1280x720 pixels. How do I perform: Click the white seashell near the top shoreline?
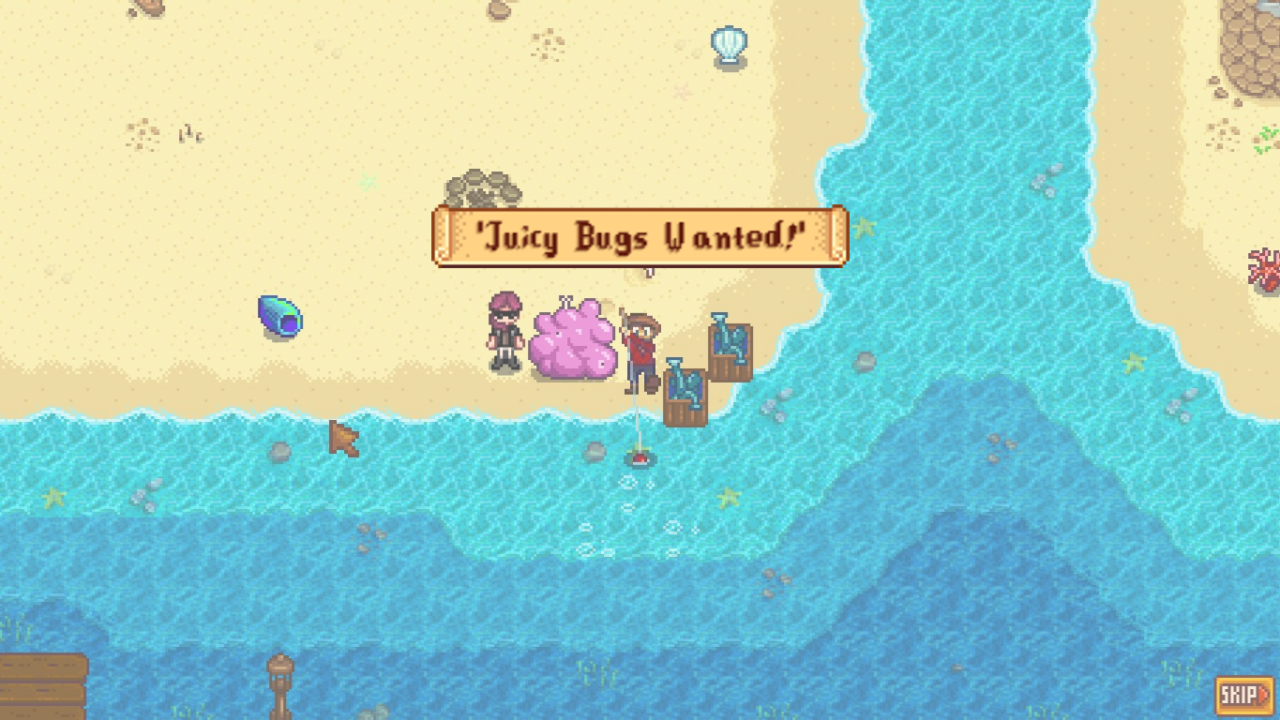[x=729, y=45]
